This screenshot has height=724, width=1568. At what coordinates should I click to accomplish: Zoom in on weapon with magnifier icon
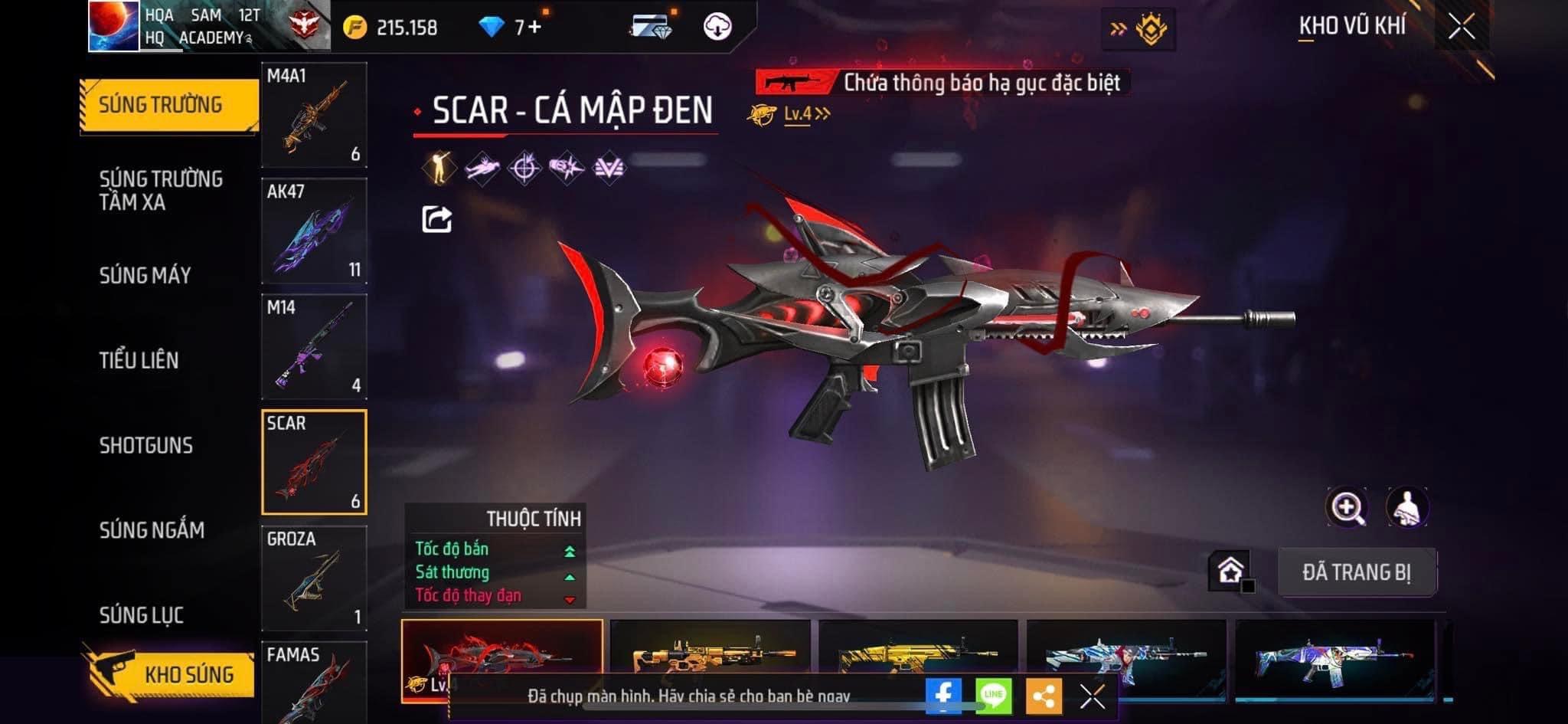pos(1347,507)
